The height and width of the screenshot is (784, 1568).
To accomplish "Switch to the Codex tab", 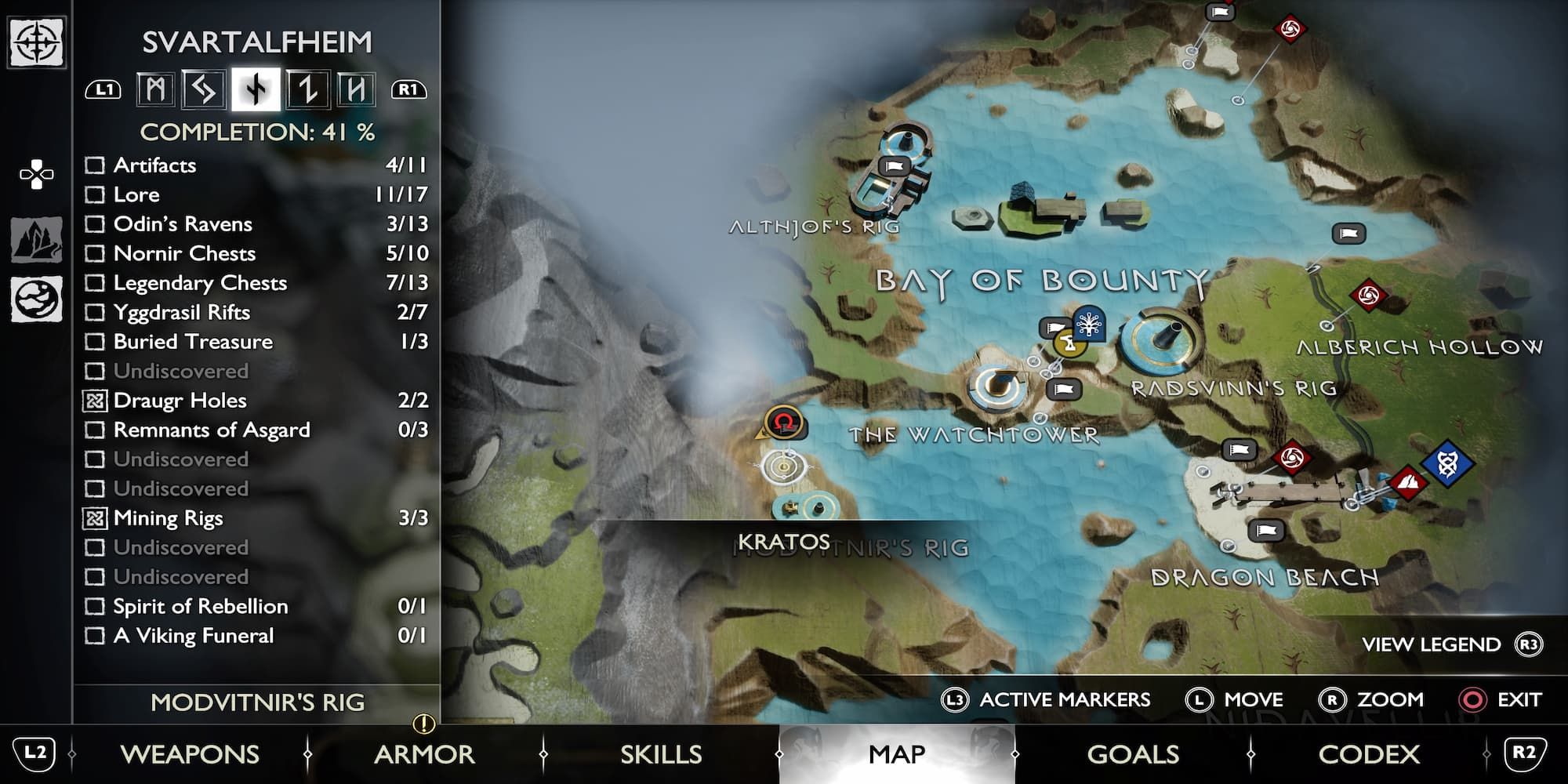I will [x=1369, y=754].
